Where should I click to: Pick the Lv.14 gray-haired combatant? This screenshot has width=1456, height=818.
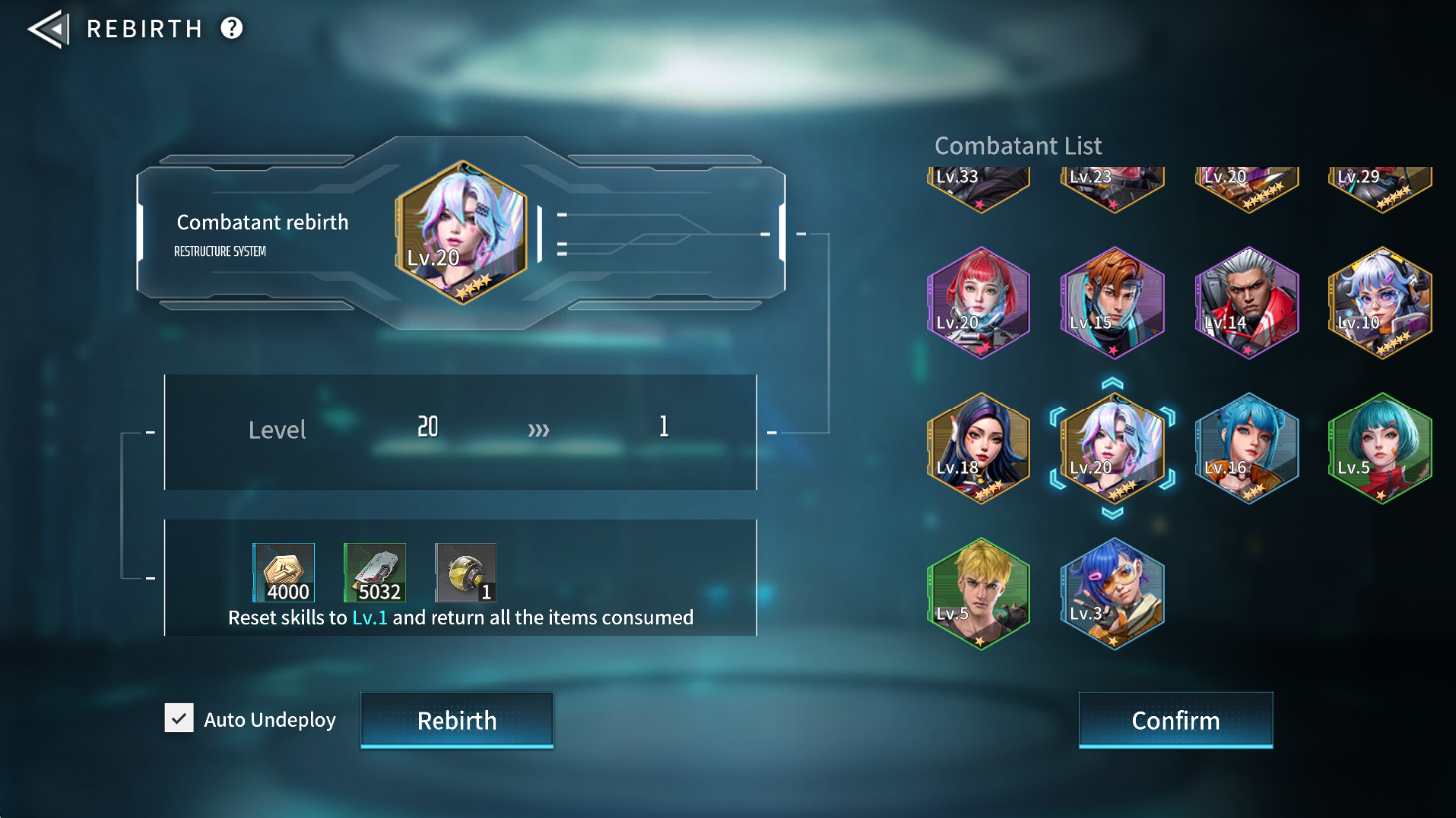(1246, 302)
